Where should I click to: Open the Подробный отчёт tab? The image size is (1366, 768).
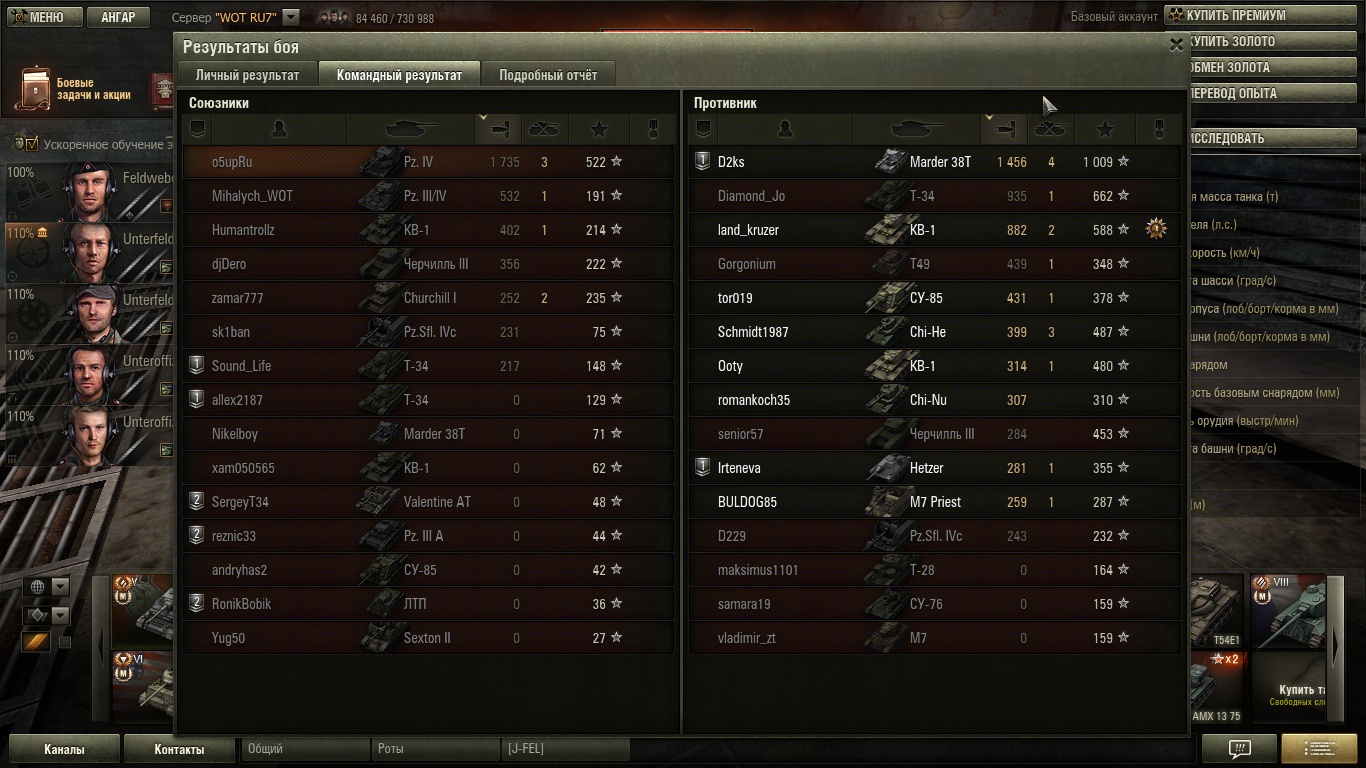[x=548, y=75]
